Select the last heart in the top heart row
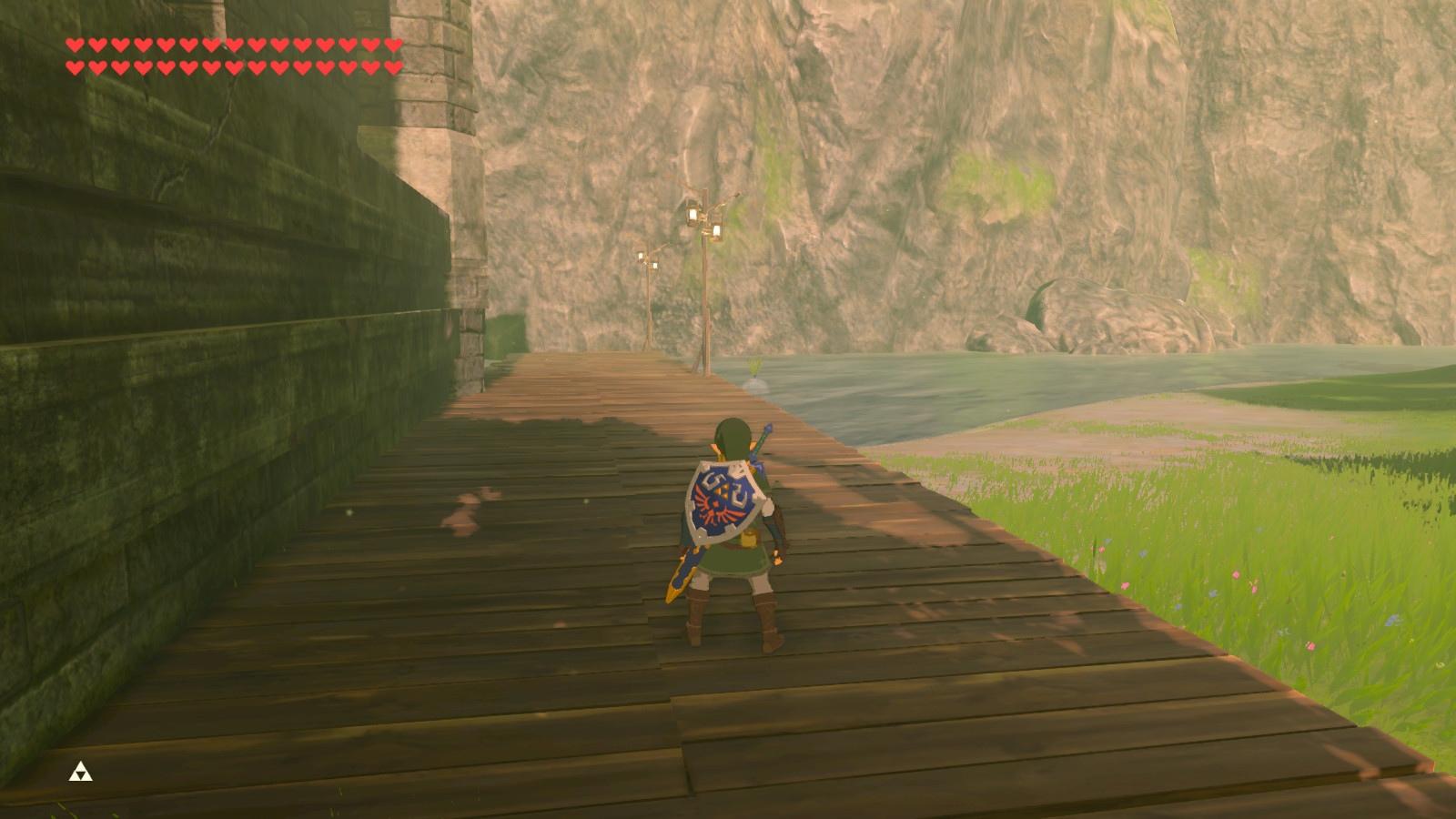1456x819 pixels. pos(392,43)
